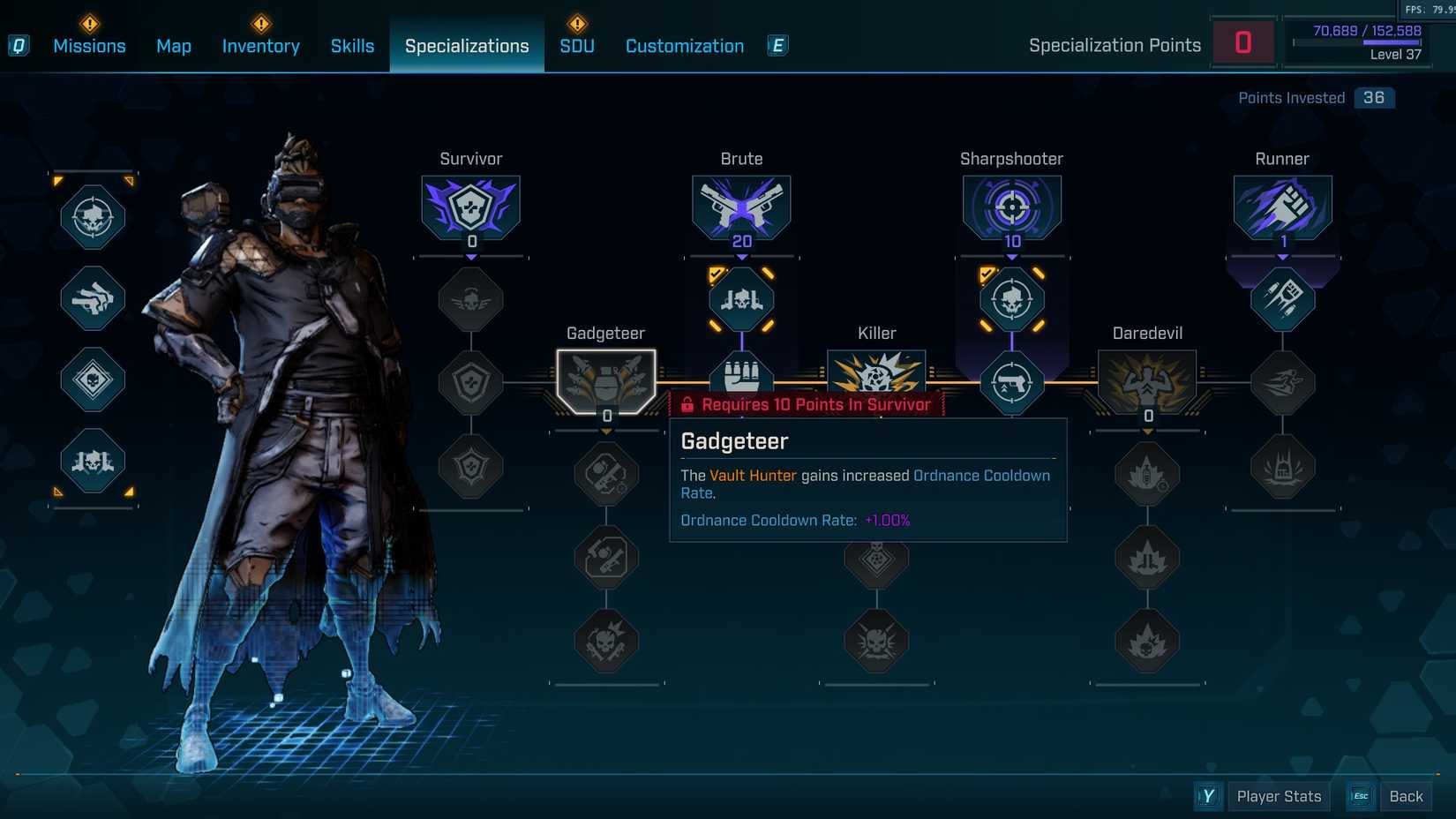The image size is (1456, 819).
Task: Select the Runner fist tree emblem
Action: [1282, 207]
